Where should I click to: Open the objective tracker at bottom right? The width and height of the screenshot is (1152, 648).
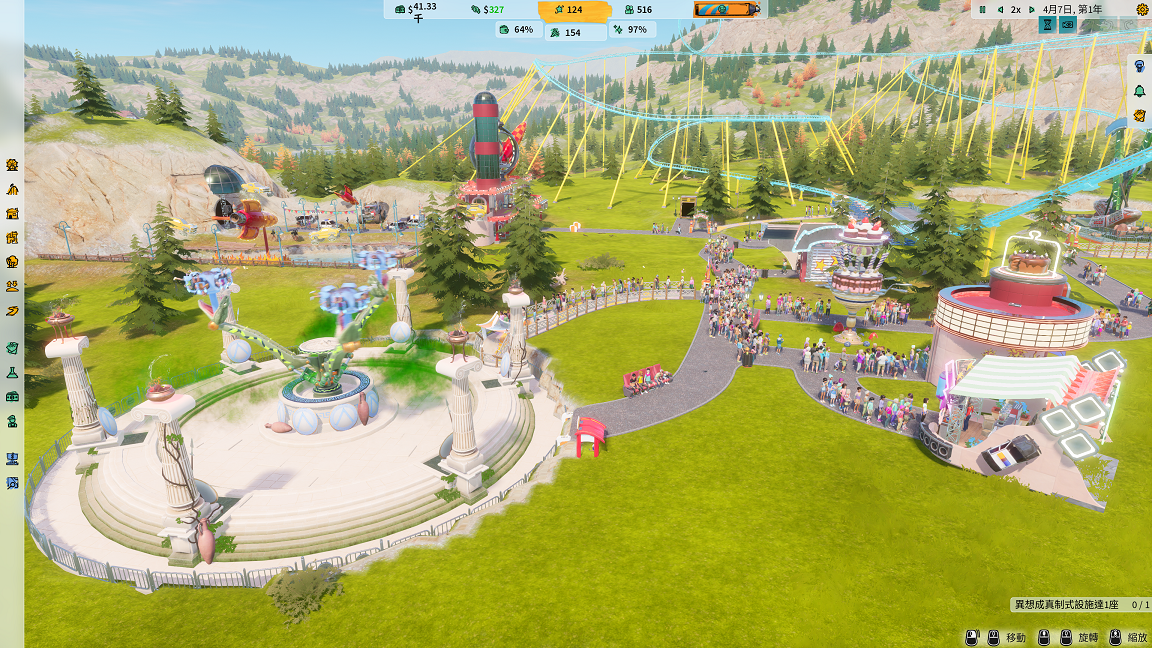(x=1080, y=605)
